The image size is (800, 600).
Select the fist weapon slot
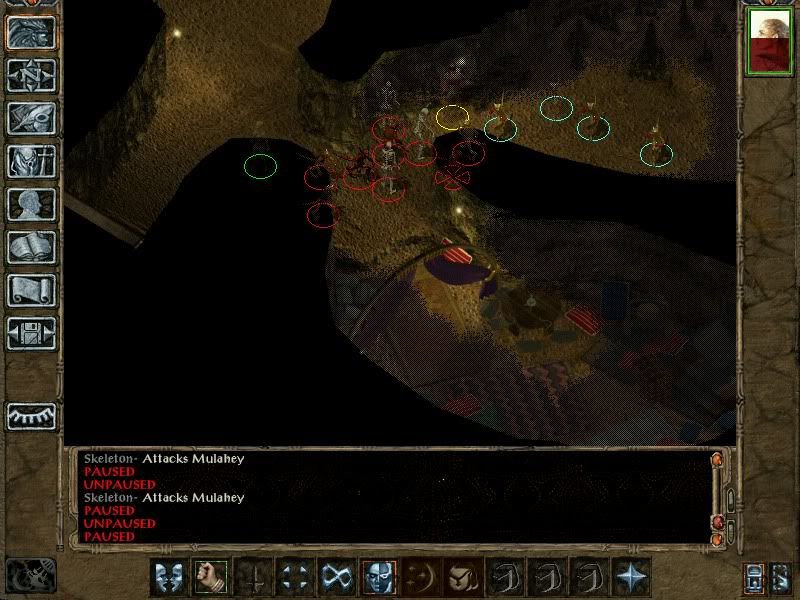(x=211, y=577)
